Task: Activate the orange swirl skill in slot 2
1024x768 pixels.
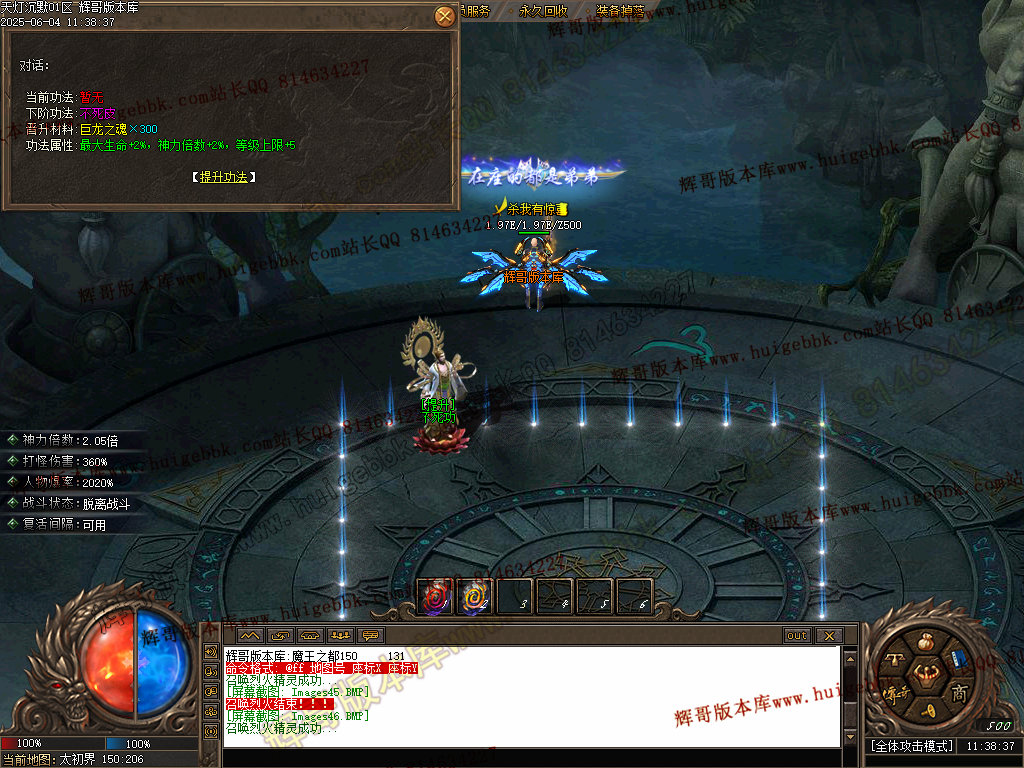Action: pyautogui.click(x=475, y=597)
